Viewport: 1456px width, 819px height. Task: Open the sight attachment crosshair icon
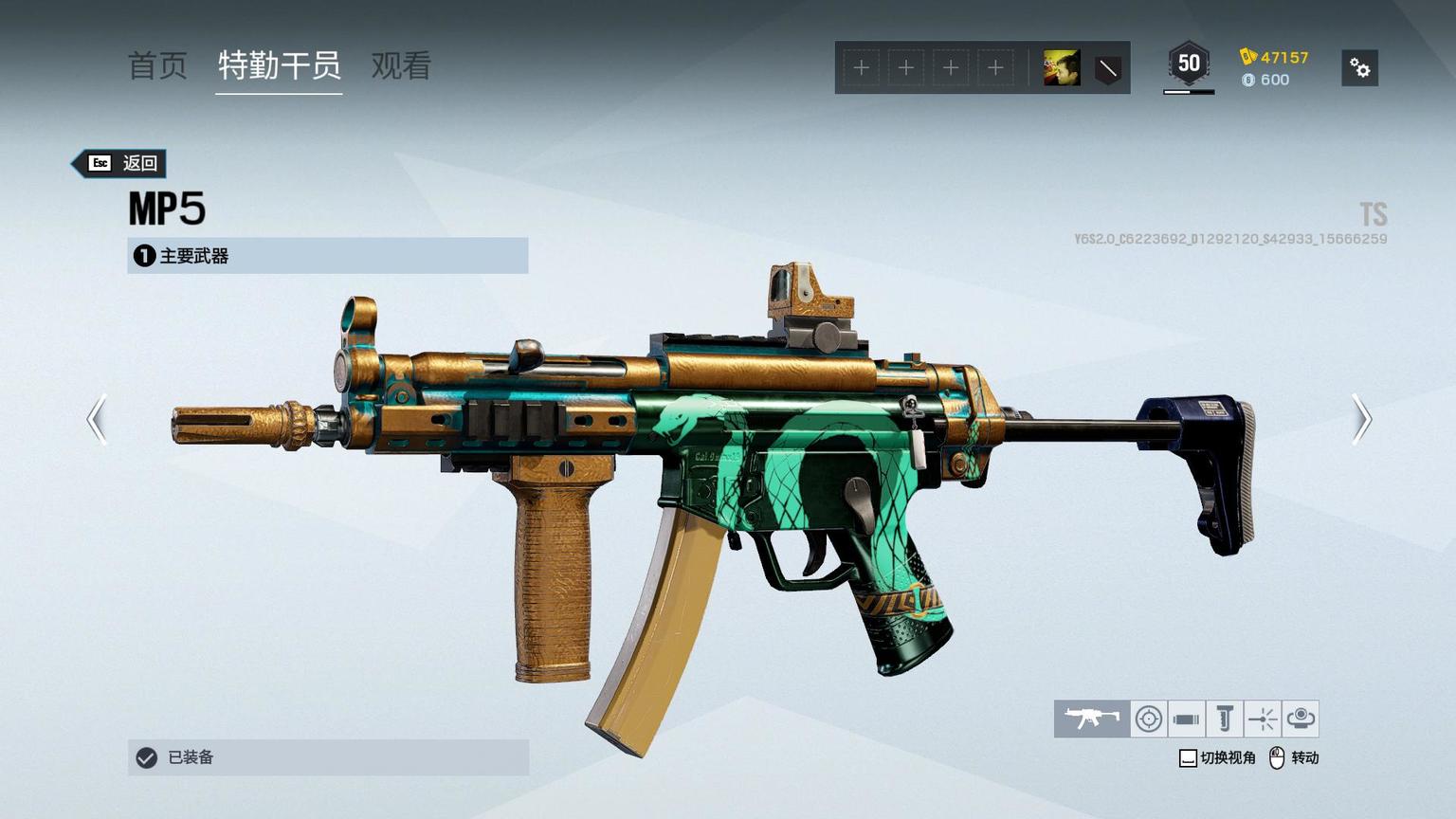[x=1149, y=719]
